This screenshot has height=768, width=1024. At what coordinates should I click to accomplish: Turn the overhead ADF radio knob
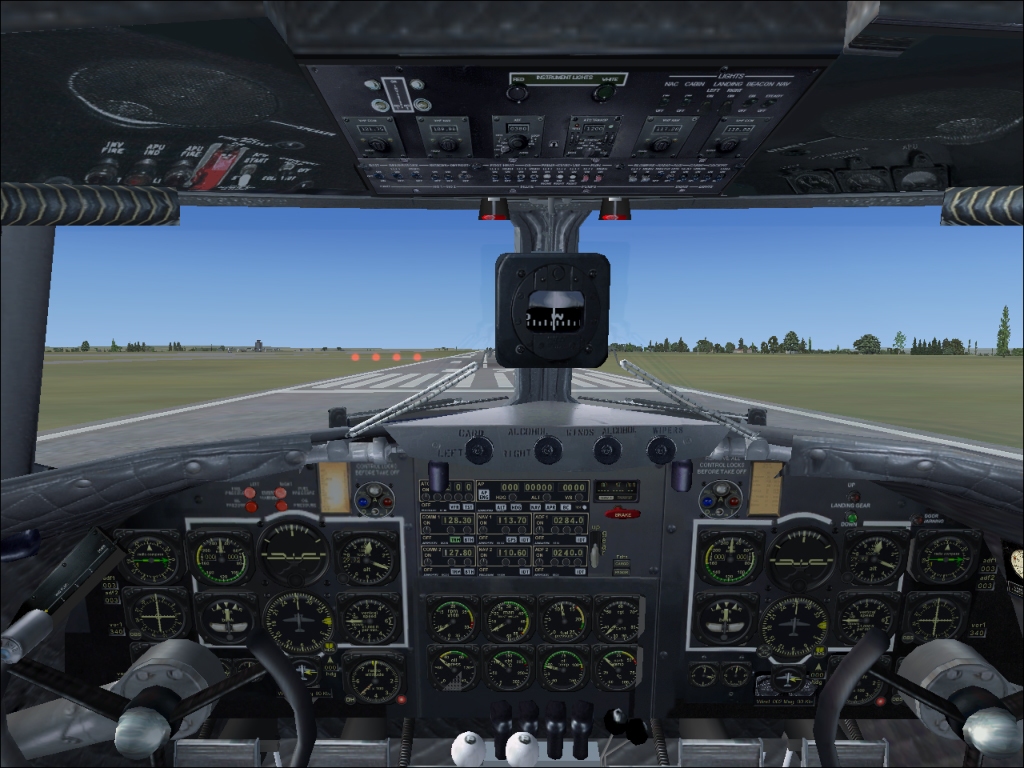click(517, 143)
